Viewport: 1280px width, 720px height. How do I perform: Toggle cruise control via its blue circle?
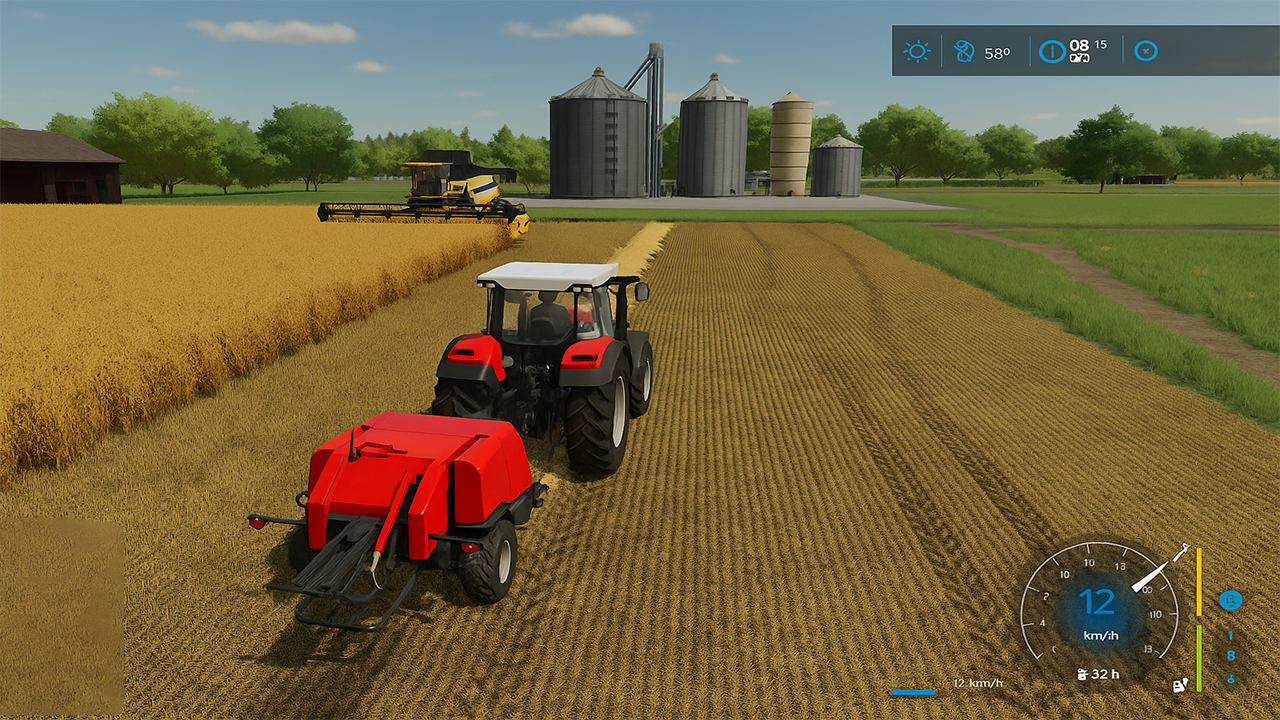(x=1230, y=600)
